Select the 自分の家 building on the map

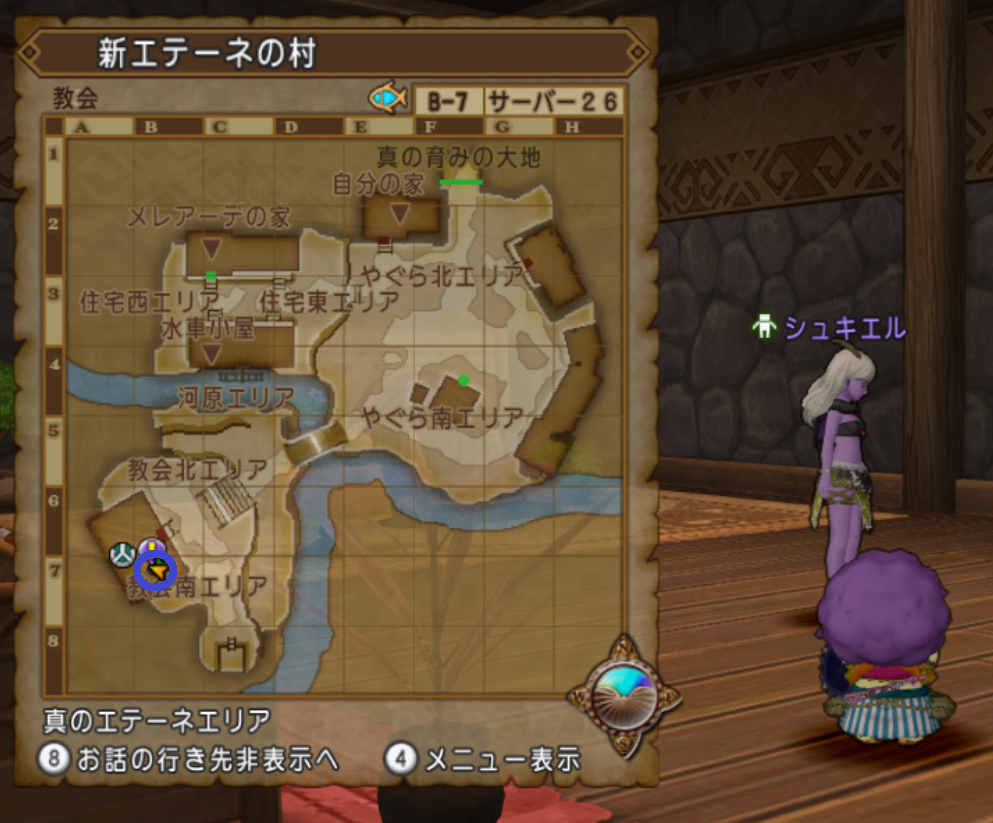(x=401, y=215)
